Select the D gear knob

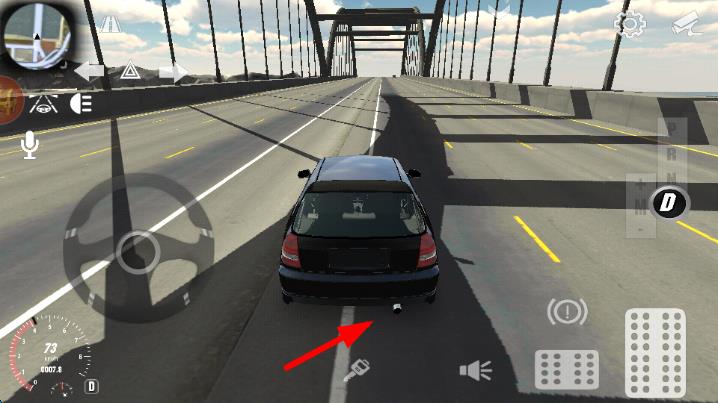[x=669, y=204]
